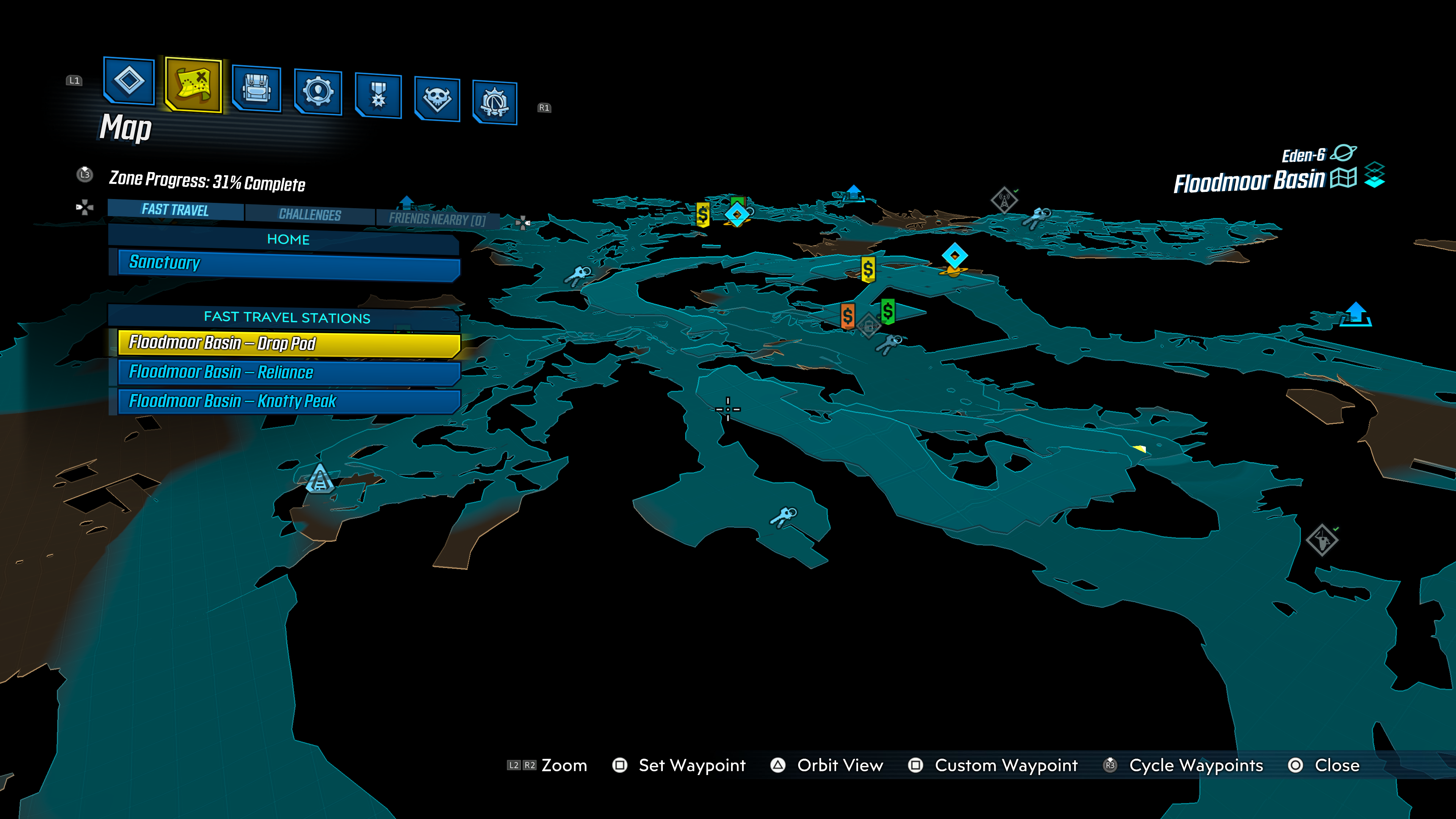
Task: Open the Missions diamond tab
Action: [129, 81]
